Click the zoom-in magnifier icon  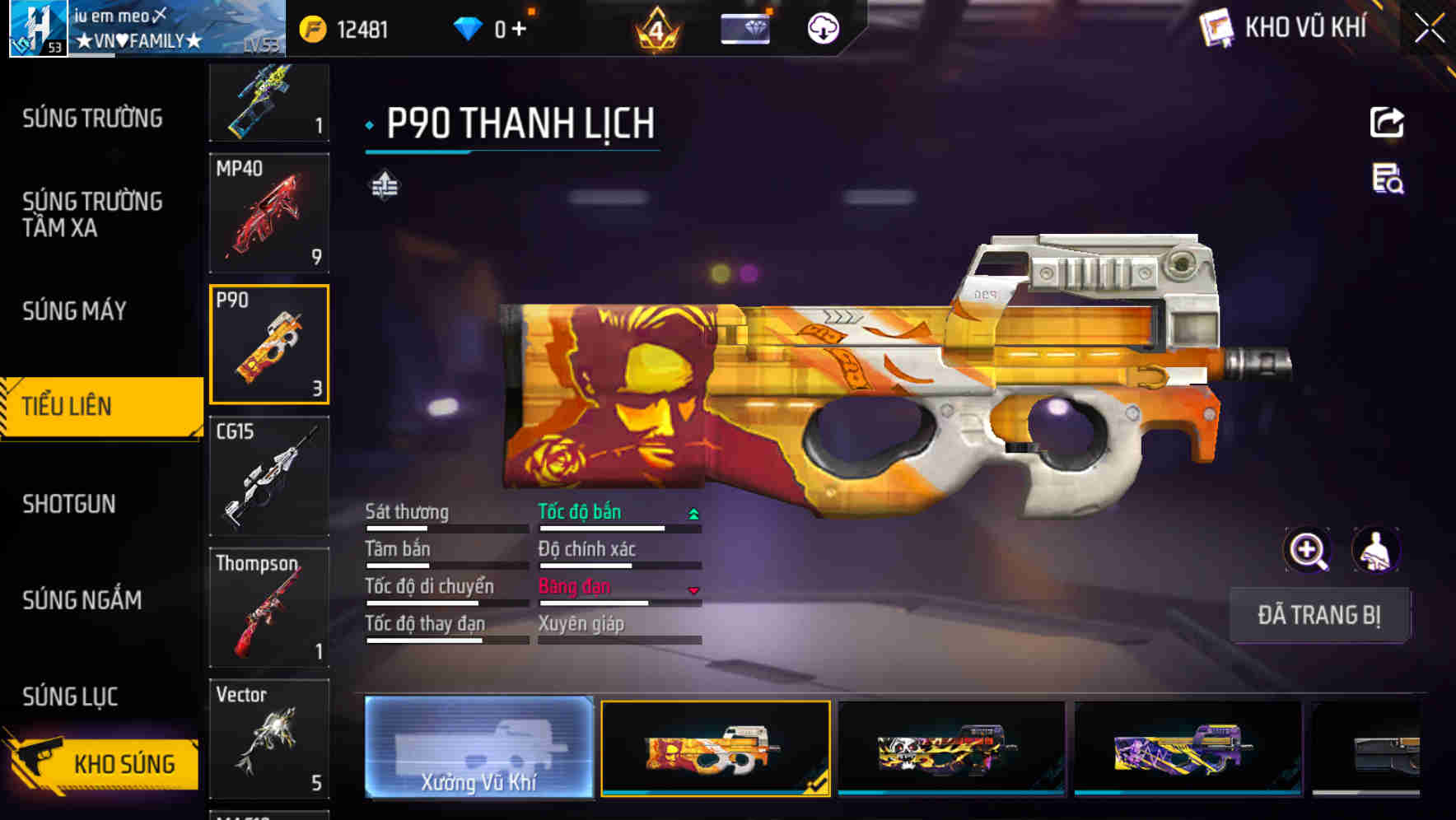coord(1306,549)
